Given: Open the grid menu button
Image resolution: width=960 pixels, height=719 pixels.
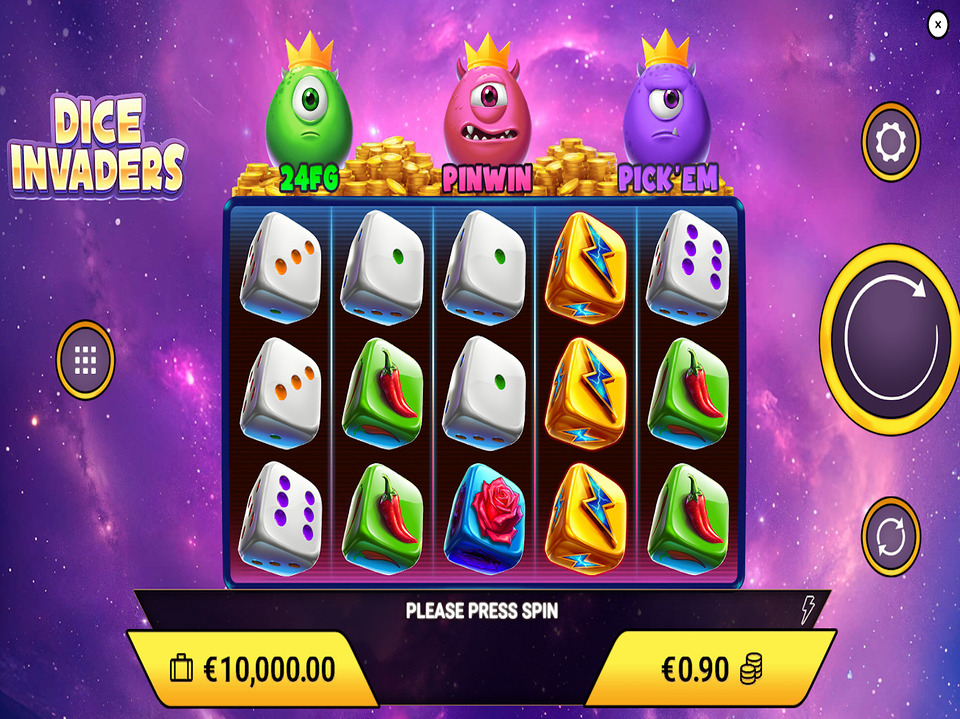Looking at the screenshot, I should tap(86, 359).
